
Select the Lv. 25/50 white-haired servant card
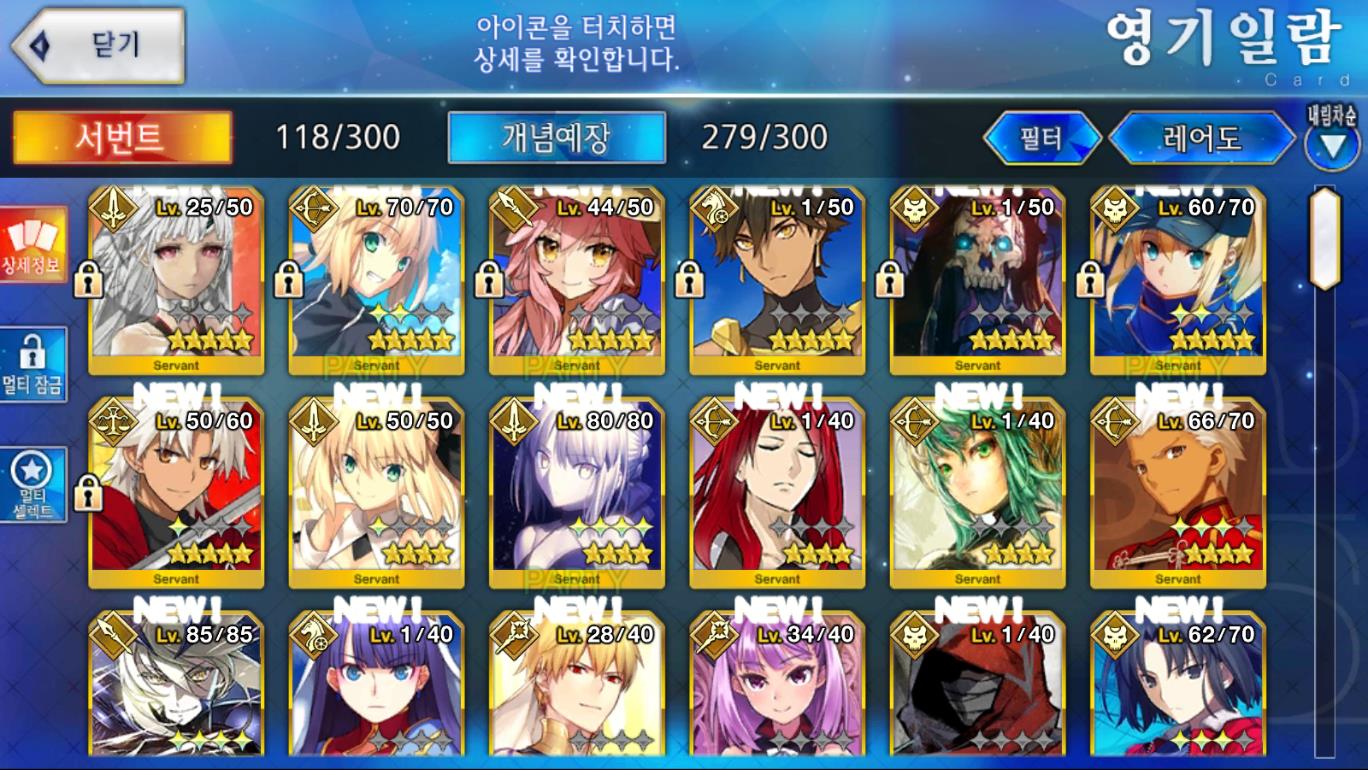(x=176, y=280)
